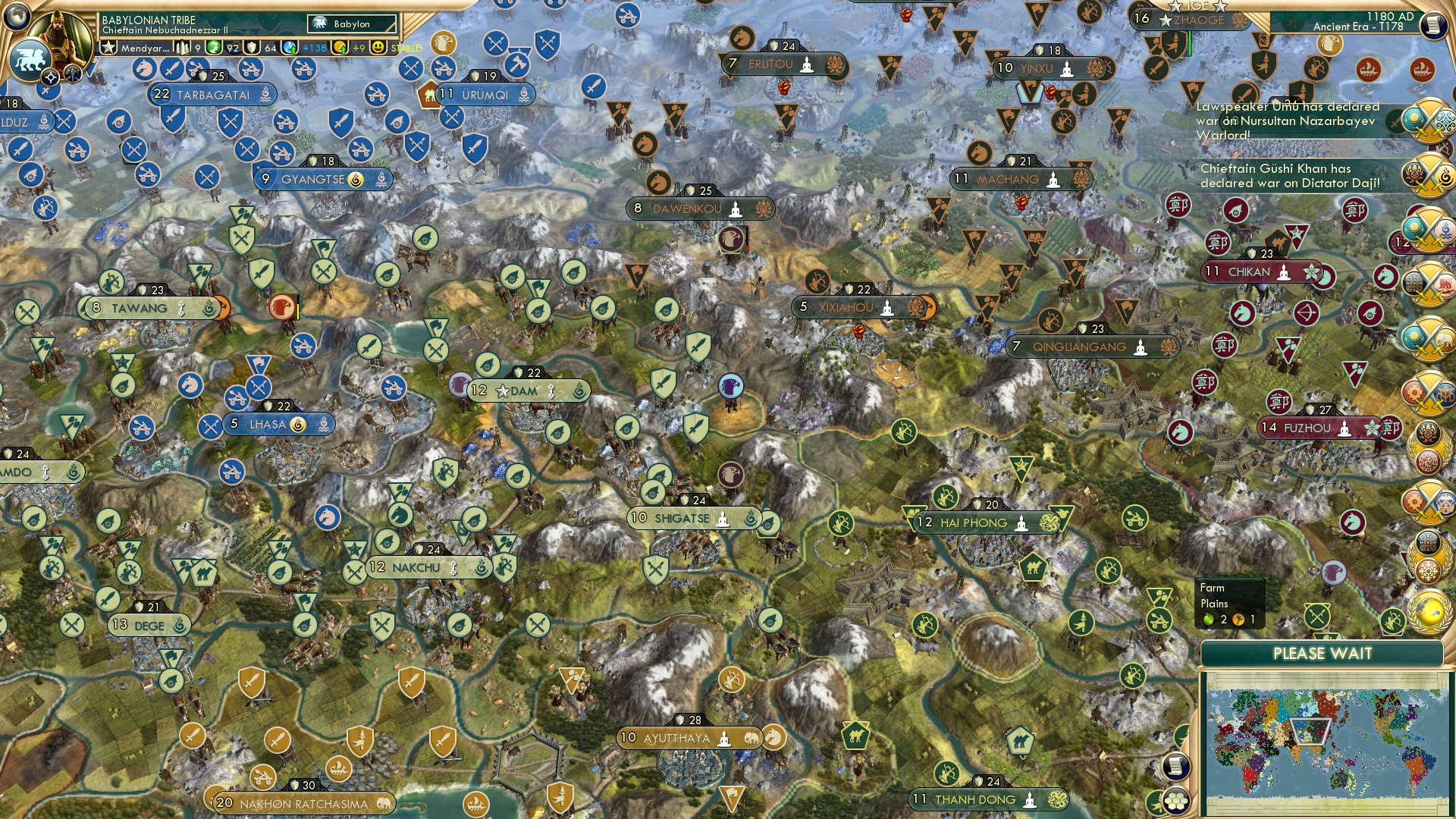1456x819 pixels.
Task: Toggle strategic view with the hex grid button
Action: (1175, 801)
